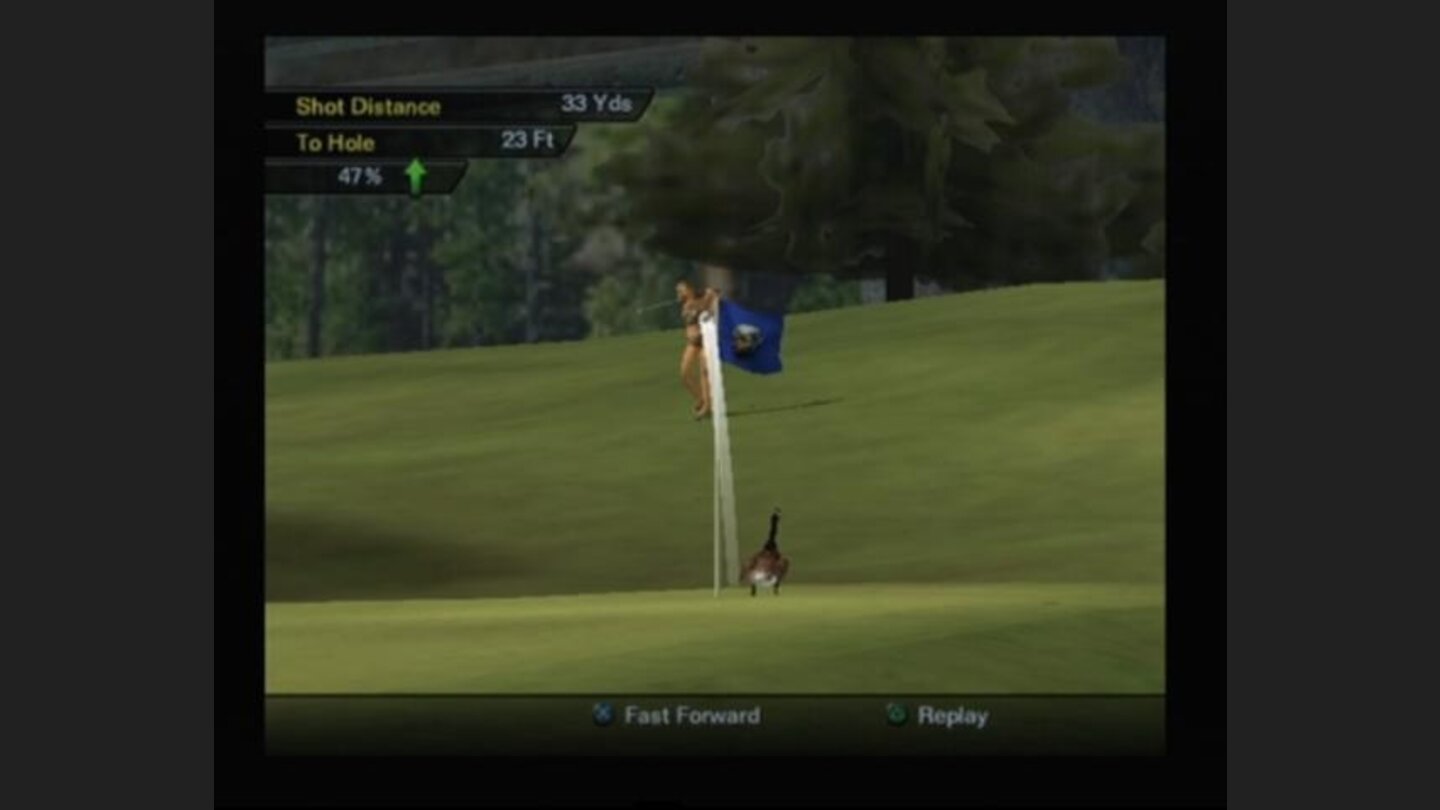Toggle the wind direction indicator arrow

click(x=415, y=175)
